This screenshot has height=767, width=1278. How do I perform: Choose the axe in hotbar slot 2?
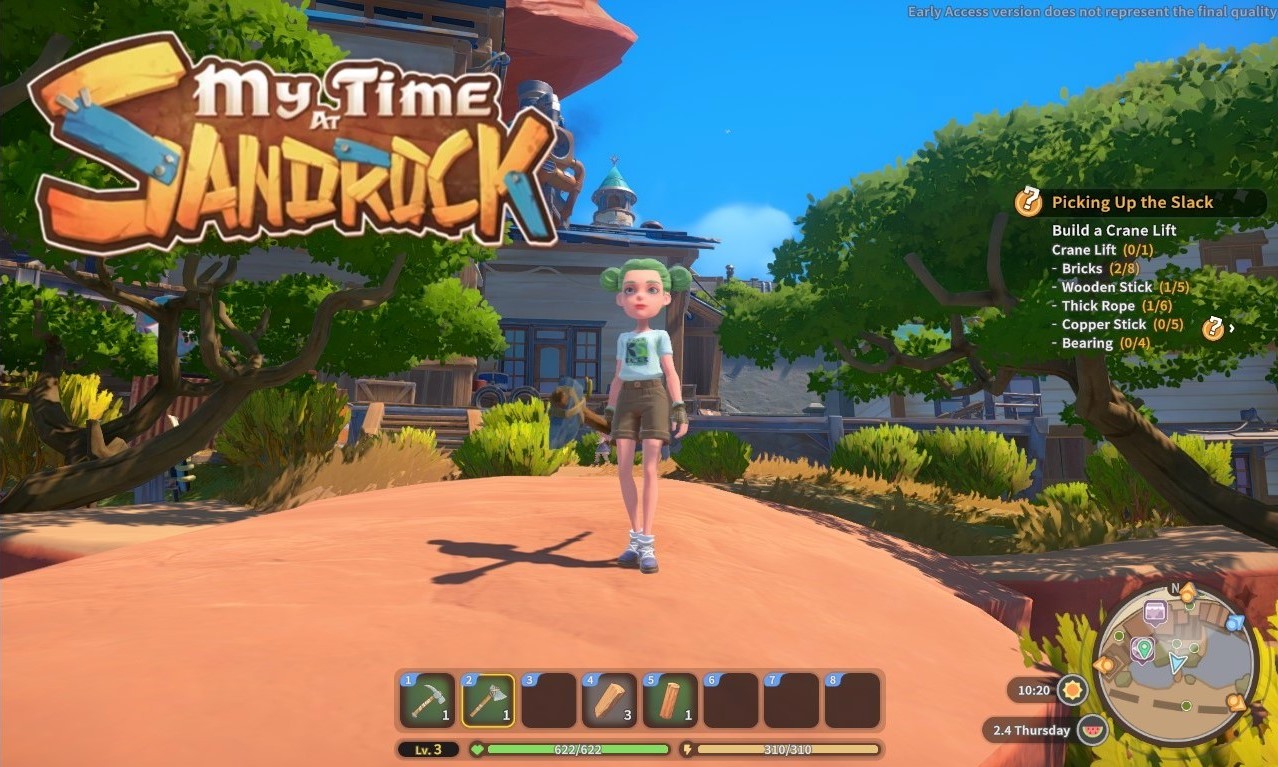pos(488,700)
